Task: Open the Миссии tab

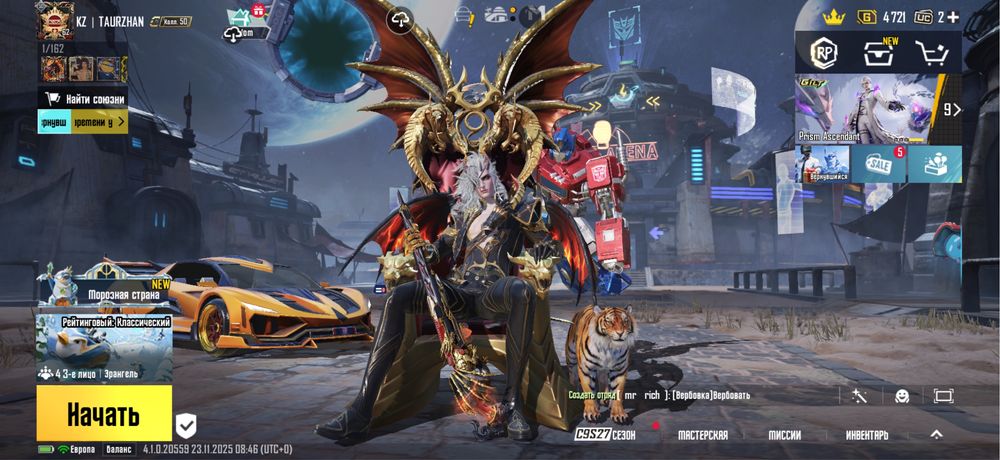Action: click(784, 435)
